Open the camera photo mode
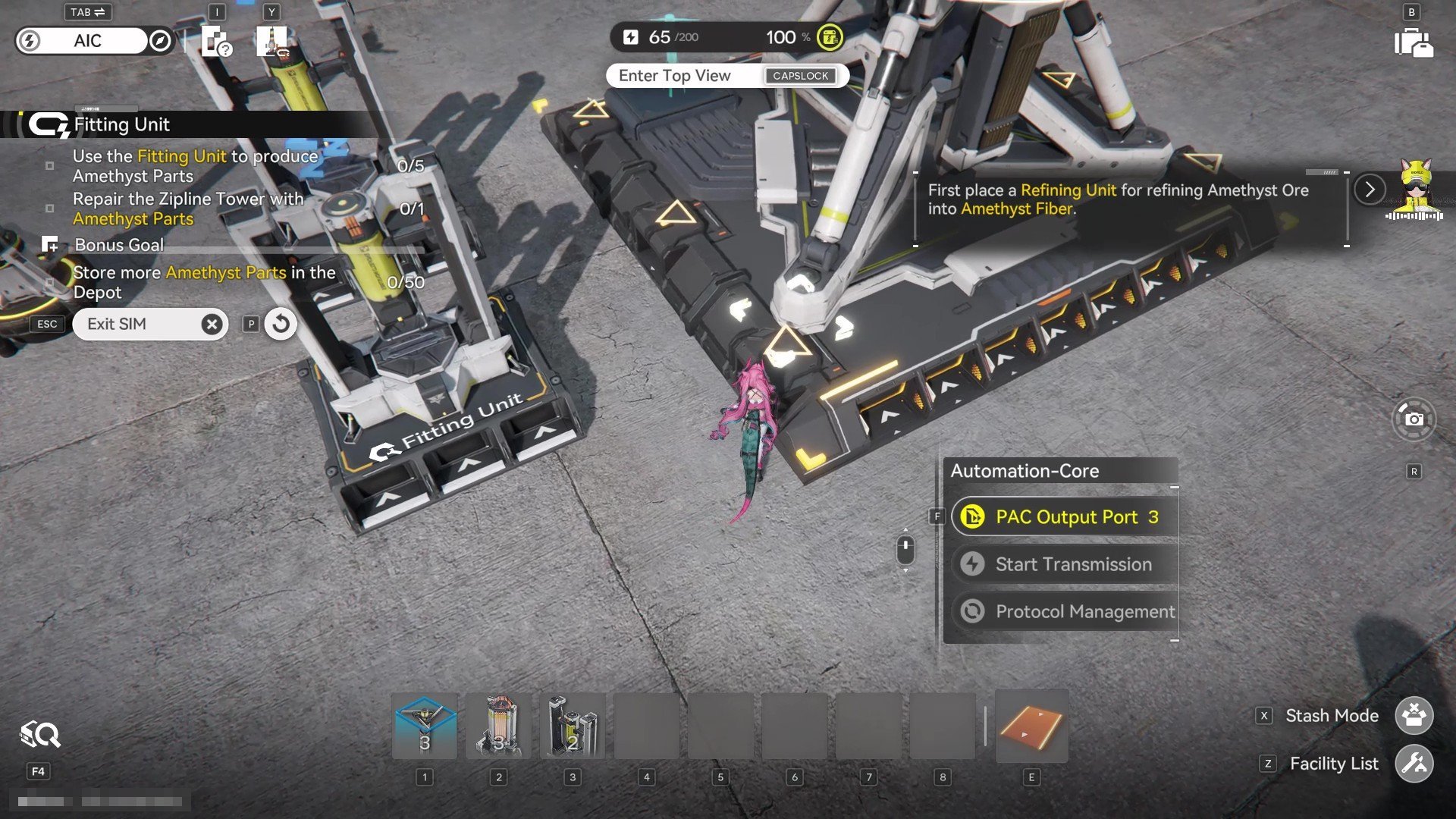The width and height of the screenshot is (1456, 819). click(x=1414, y=419)
